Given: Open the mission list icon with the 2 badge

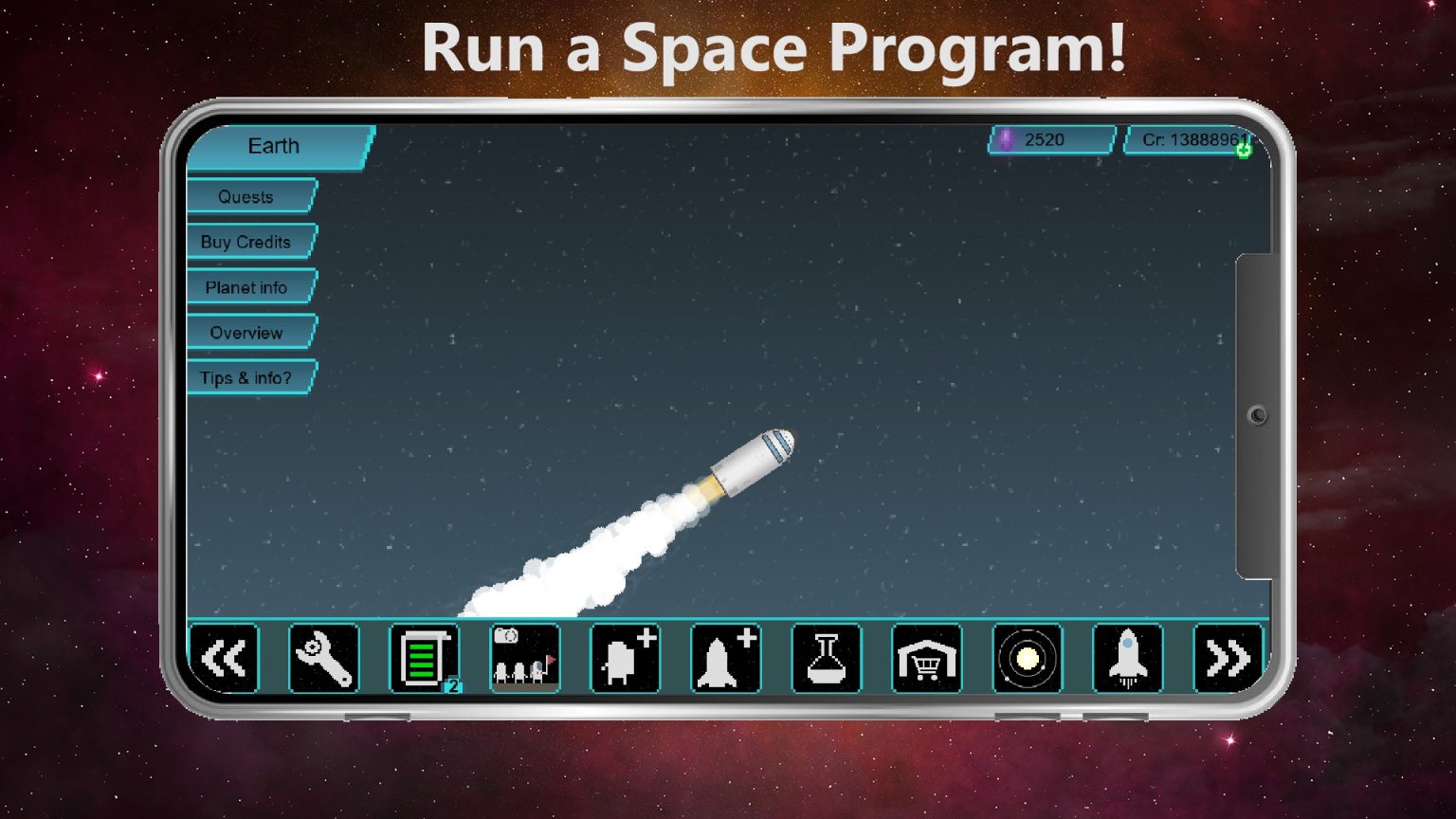Looking at the screenshot, I should 426,659.
